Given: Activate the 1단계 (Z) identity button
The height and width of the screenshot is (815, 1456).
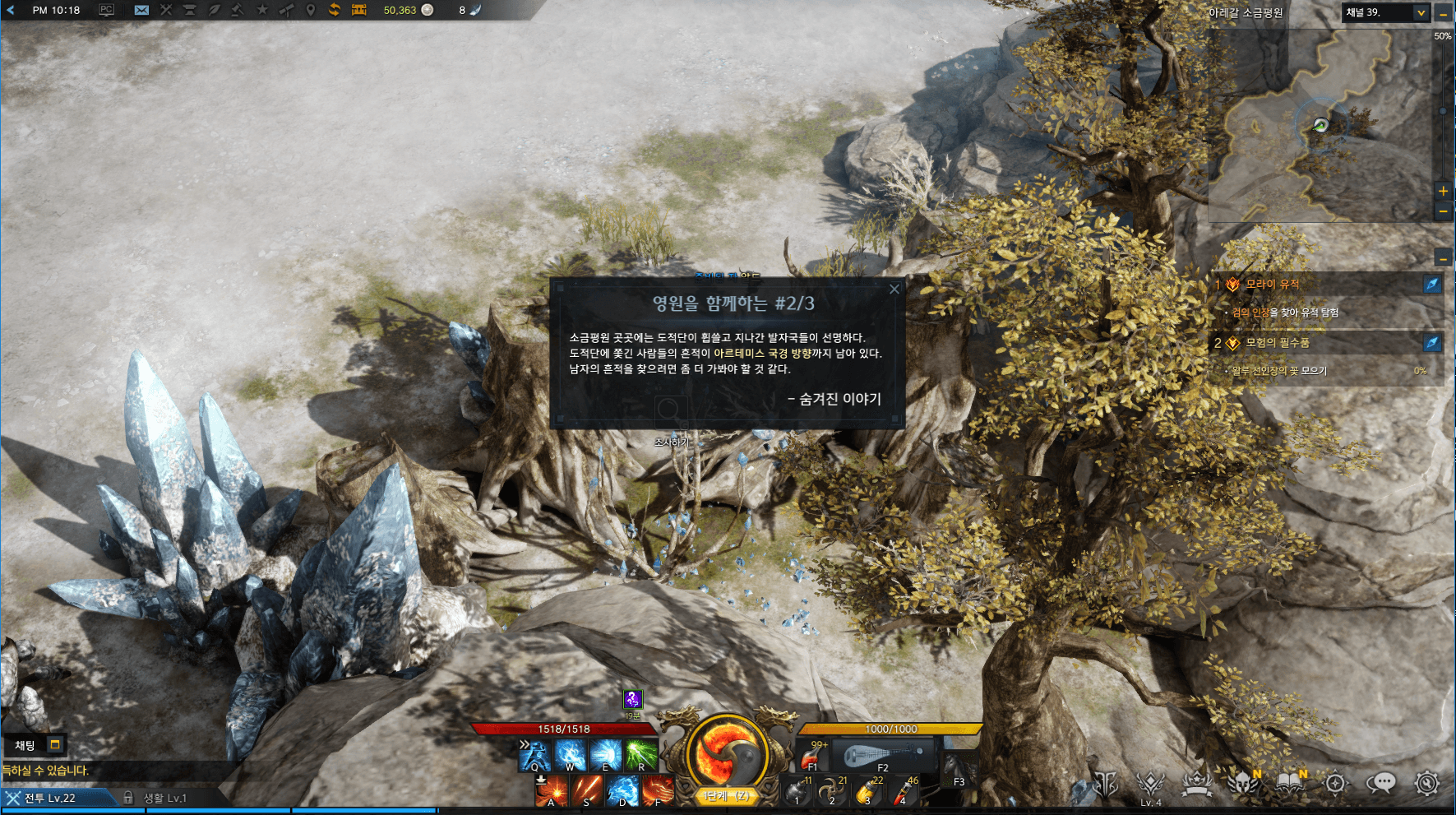Looking at the screenshot, I should 724,796.
